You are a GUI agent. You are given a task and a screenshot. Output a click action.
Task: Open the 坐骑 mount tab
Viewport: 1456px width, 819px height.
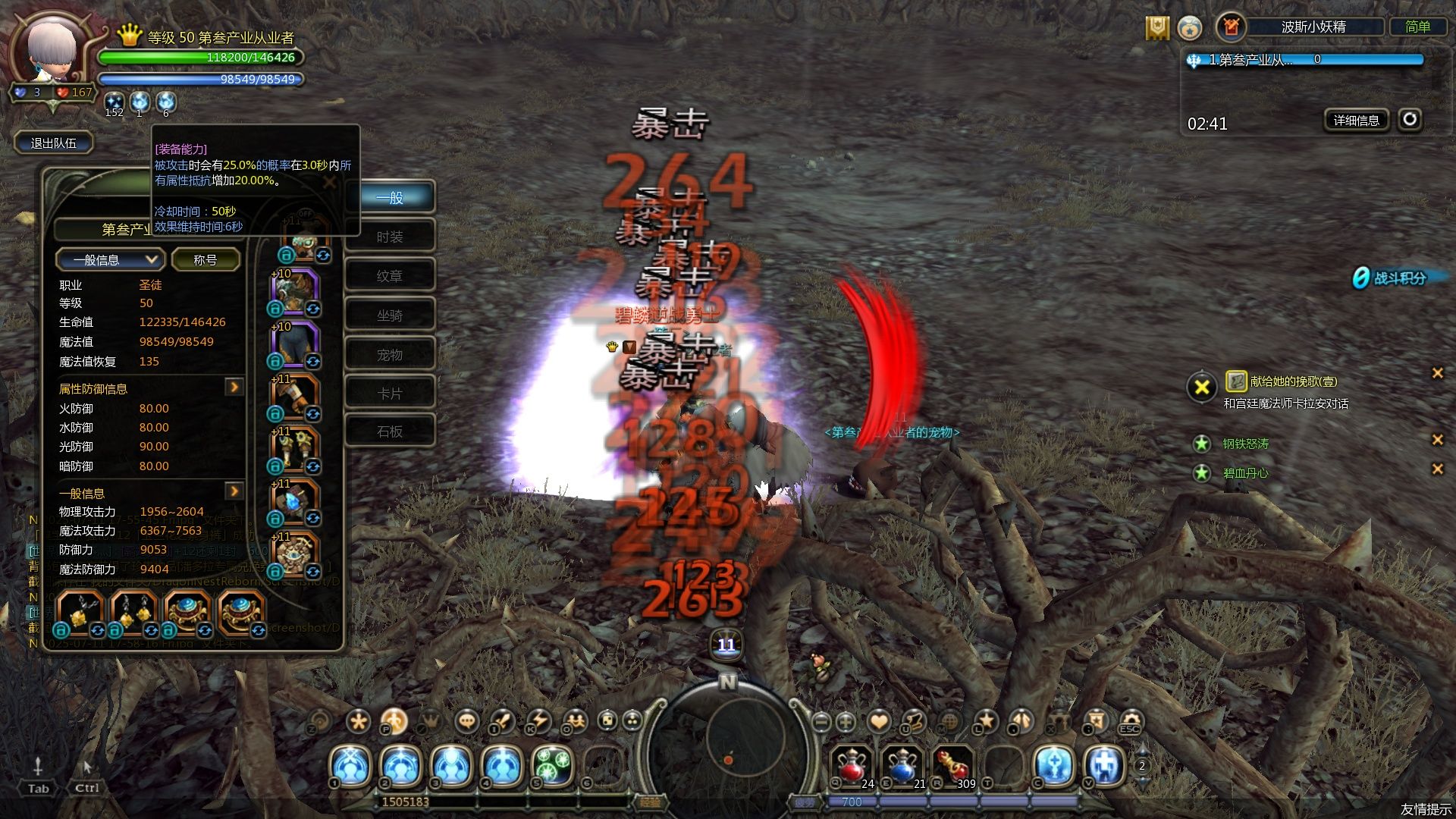390,315
